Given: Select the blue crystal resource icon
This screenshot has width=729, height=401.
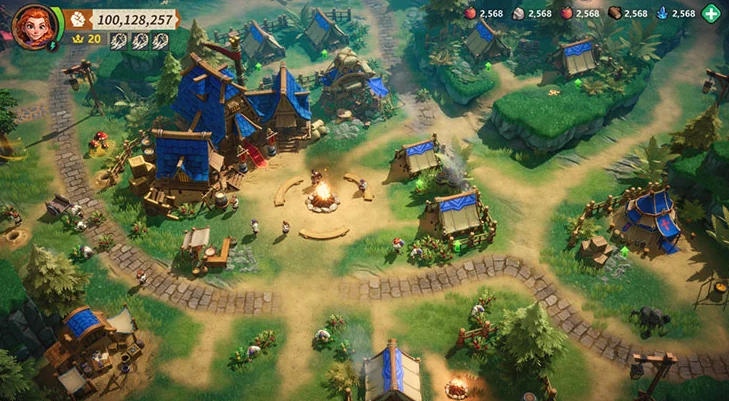Looking at the screenshot, I should pos(662,14).
